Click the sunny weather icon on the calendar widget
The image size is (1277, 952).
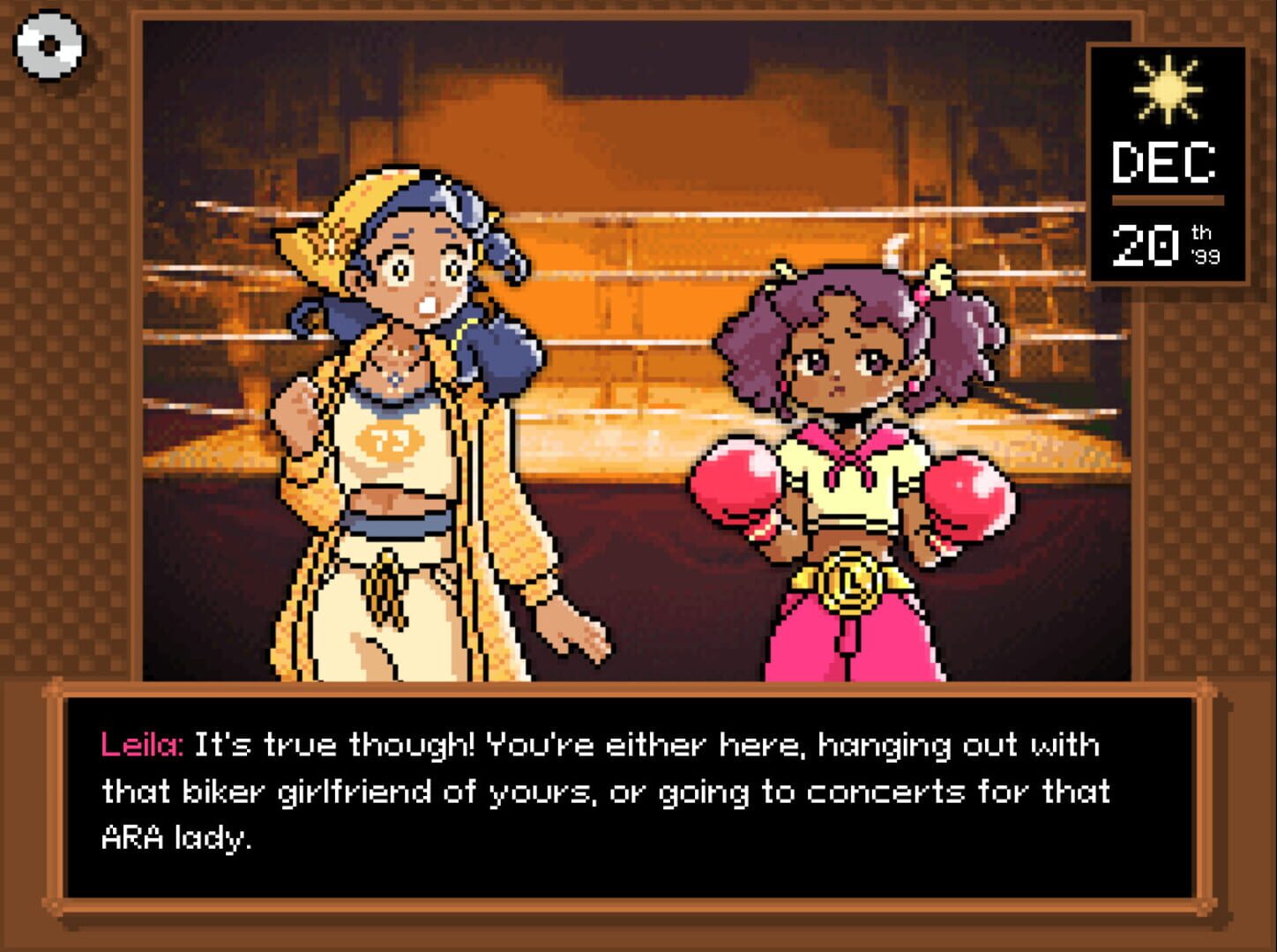point(1169,88)
